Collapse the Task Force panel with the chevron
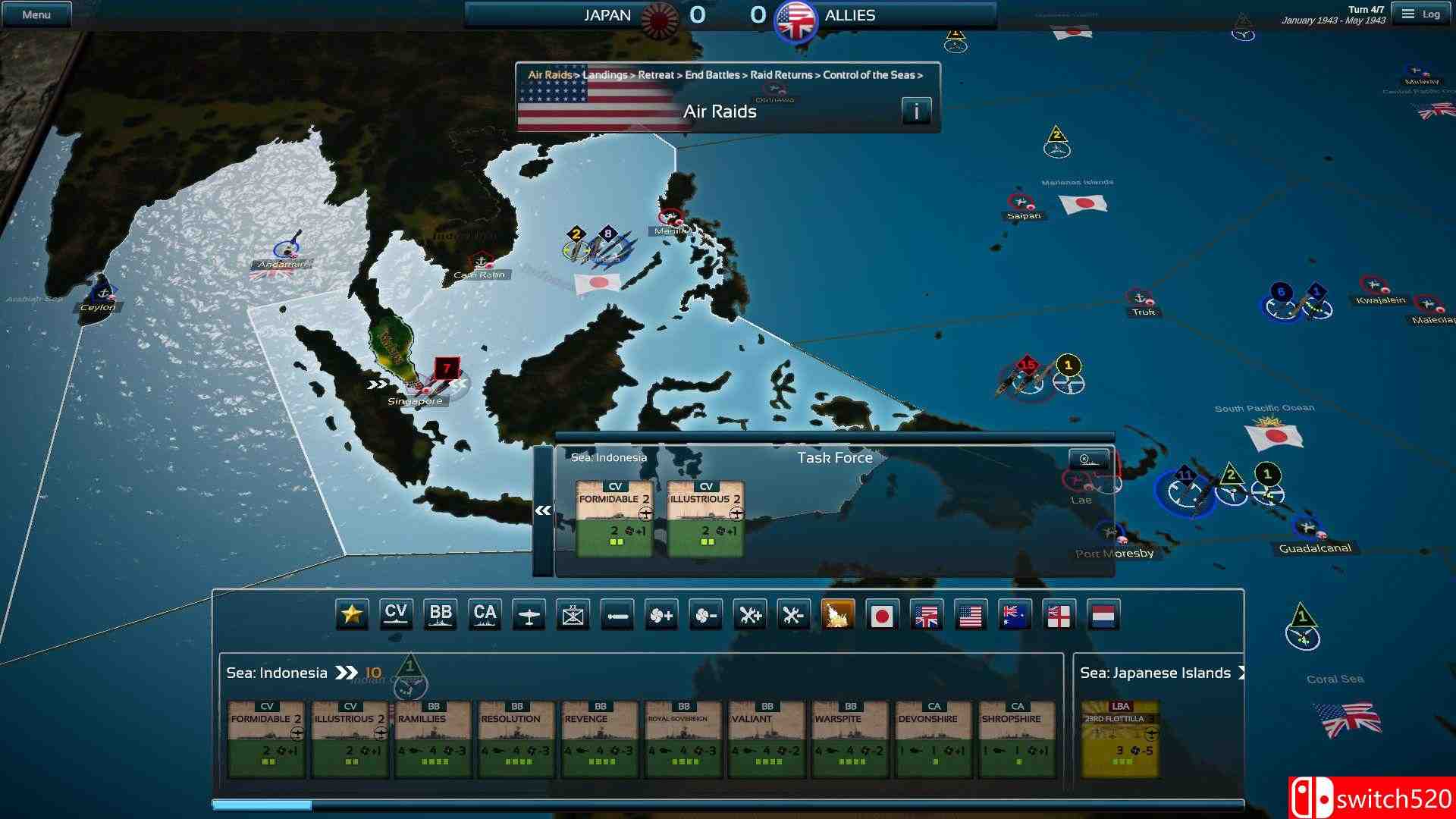Screen dimensions: 1456x819 pyautogui.click(x=541, y=510)
